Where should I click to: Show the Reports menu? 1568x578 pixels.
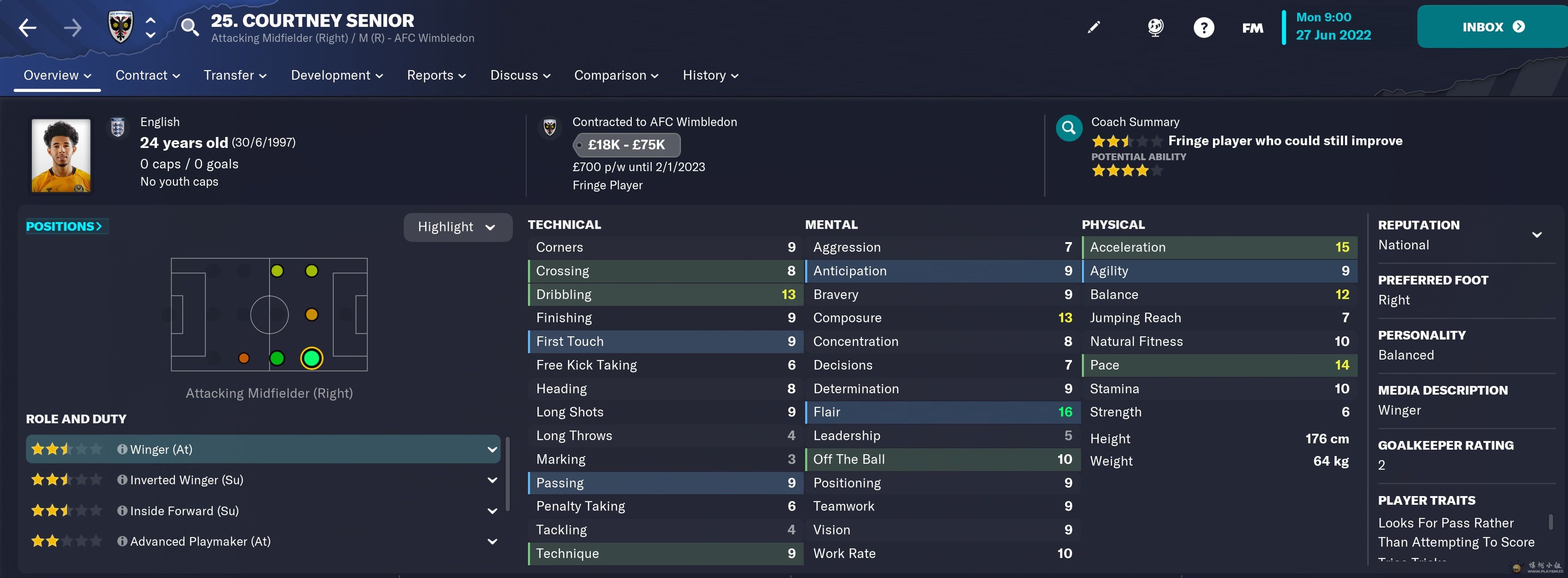coord(436,76)
